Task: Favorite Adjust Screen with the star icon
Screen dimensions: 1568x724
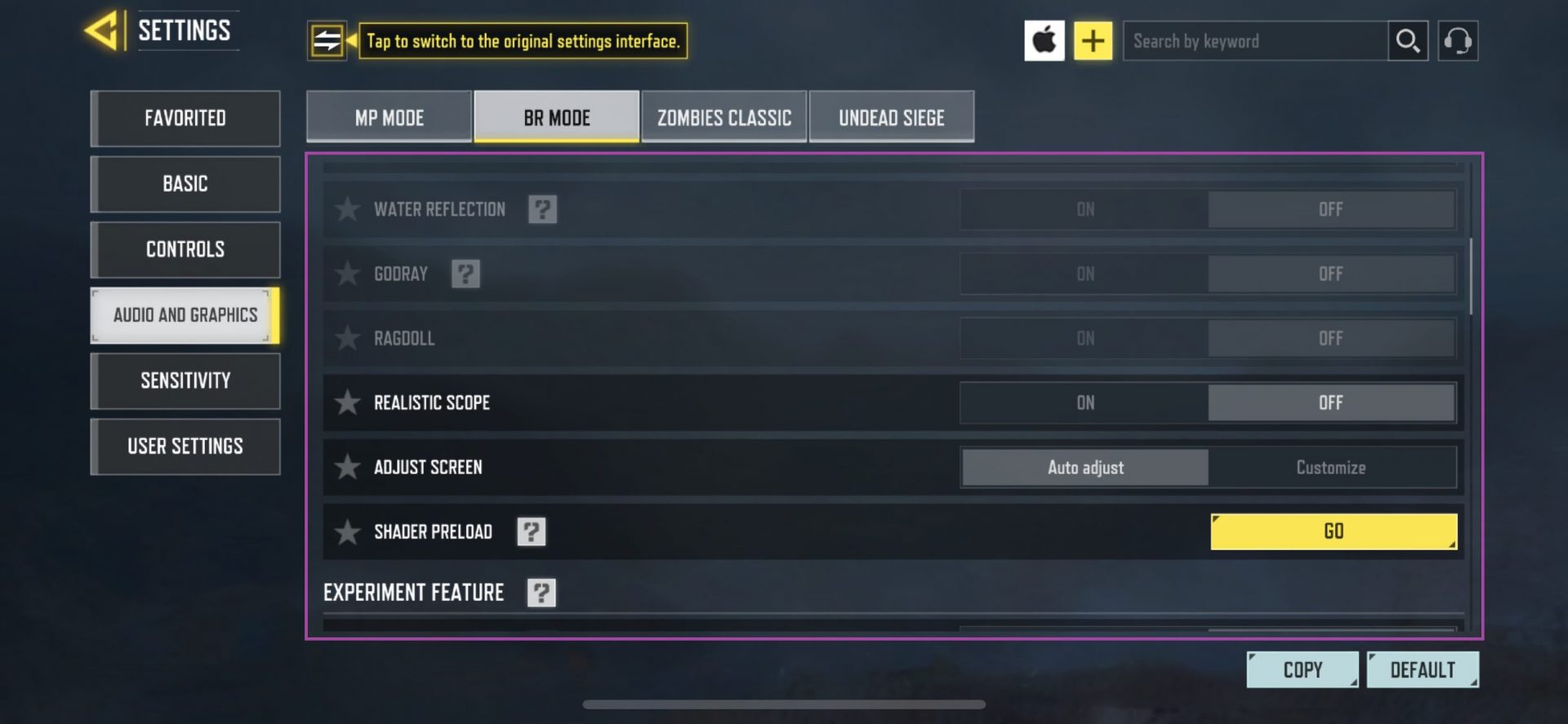Action: coord(347,467)
